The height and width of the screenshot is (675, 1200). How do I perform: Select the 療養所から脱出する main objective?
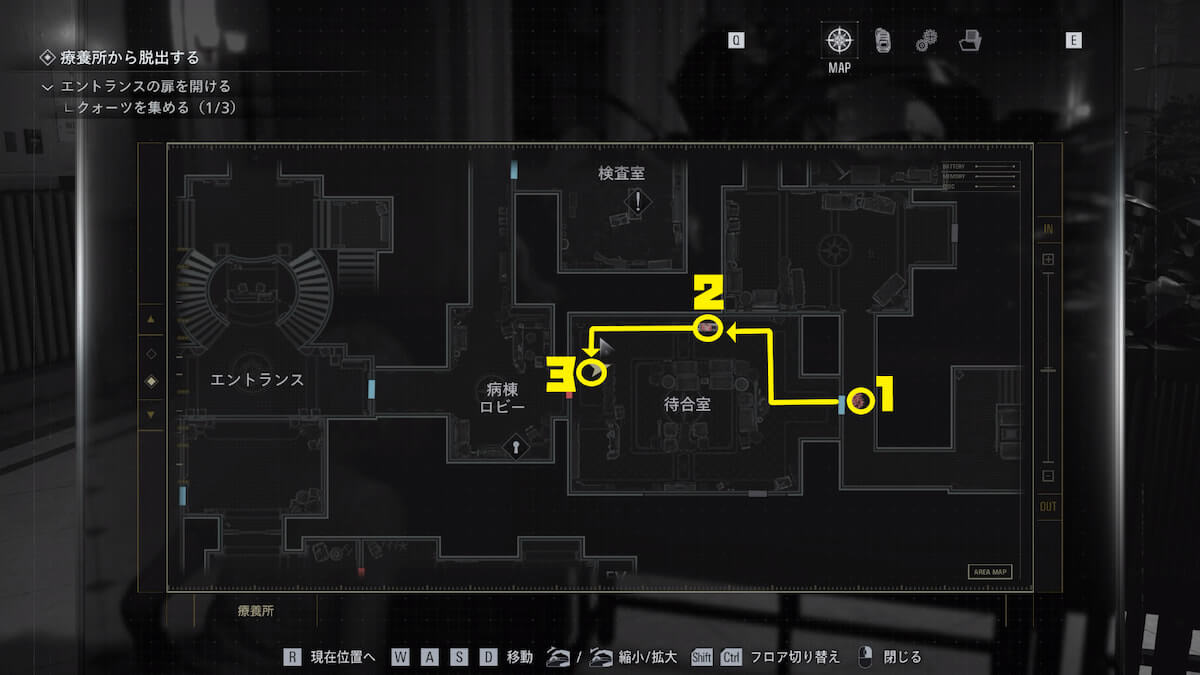coord(129,58)
